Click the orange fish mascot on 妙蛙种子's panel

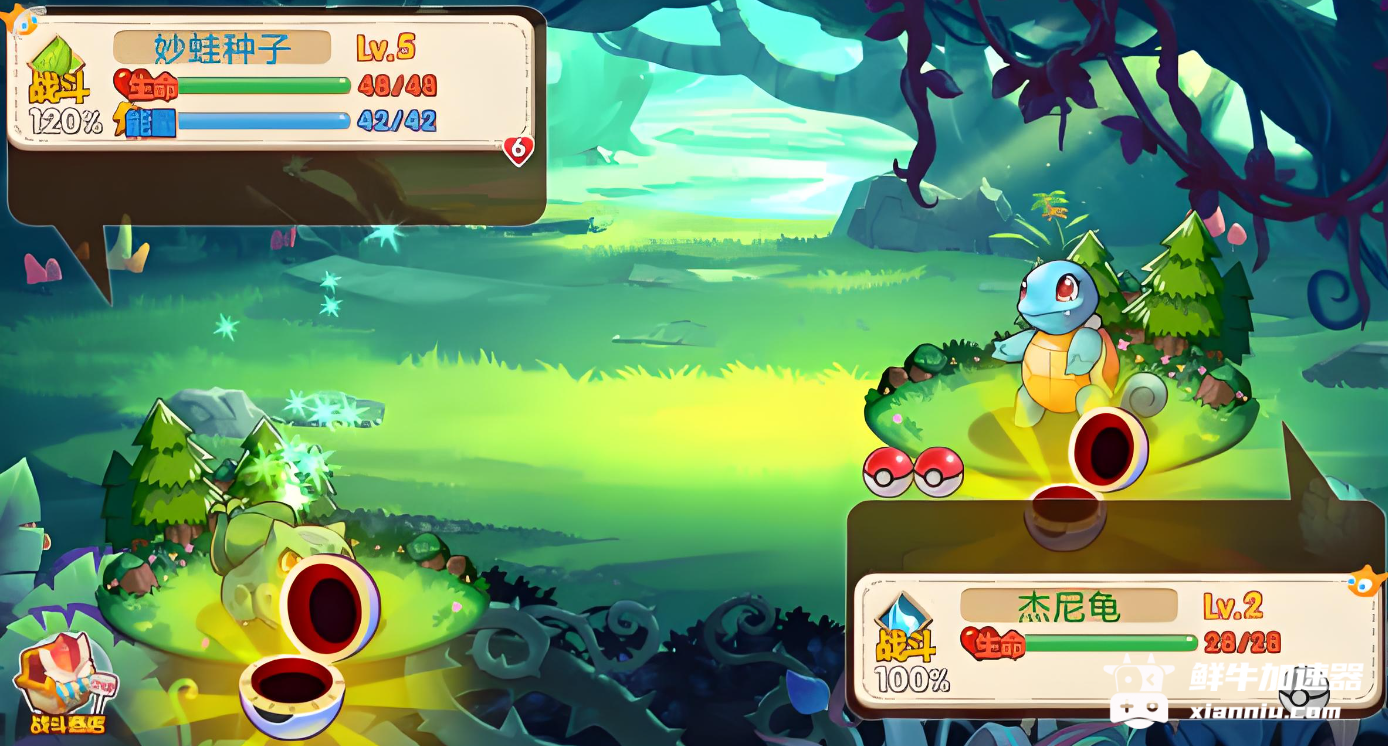point(22,18)
